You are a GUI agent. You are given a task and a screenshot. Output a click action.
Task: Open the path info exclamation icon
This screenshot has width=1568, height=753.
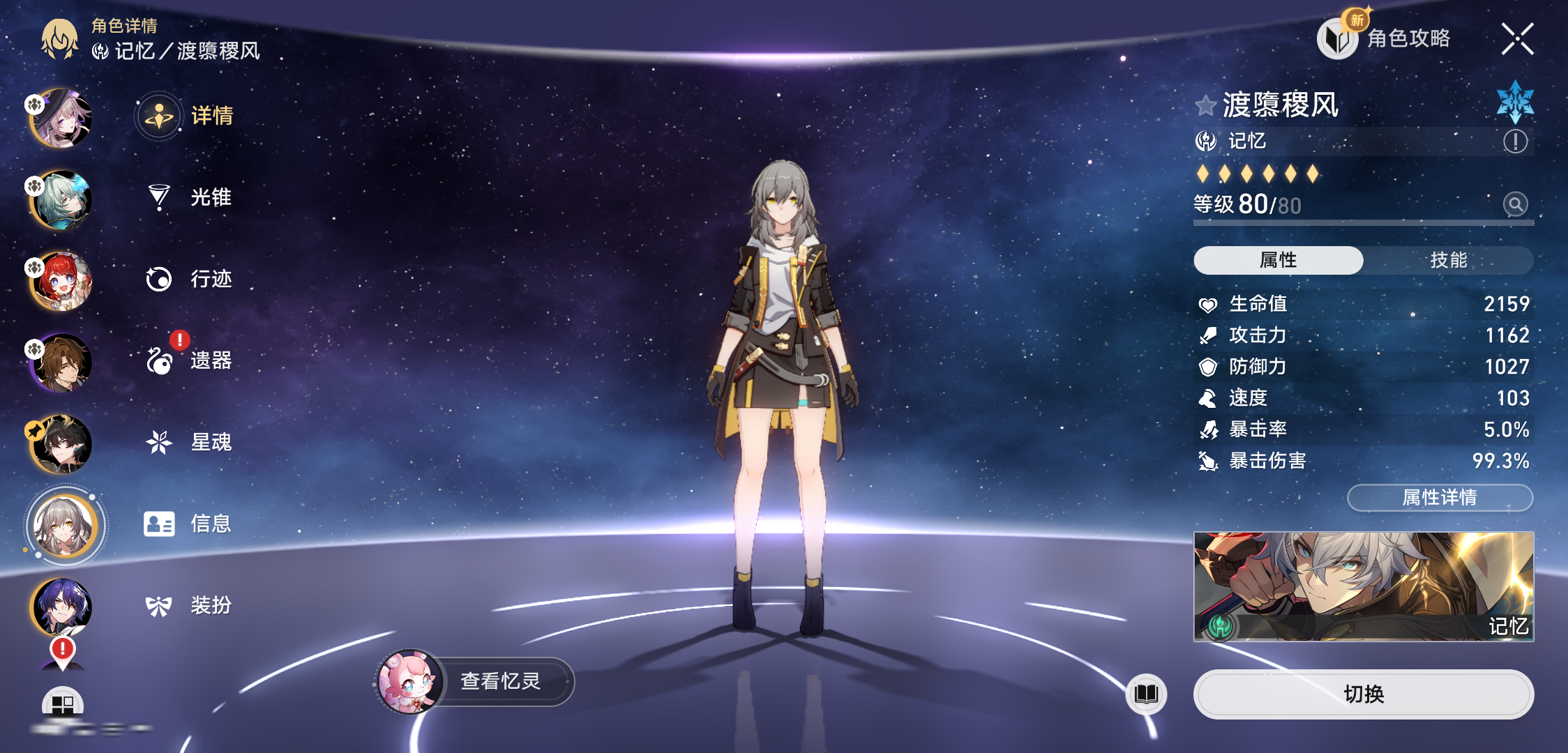point(1515,142)
